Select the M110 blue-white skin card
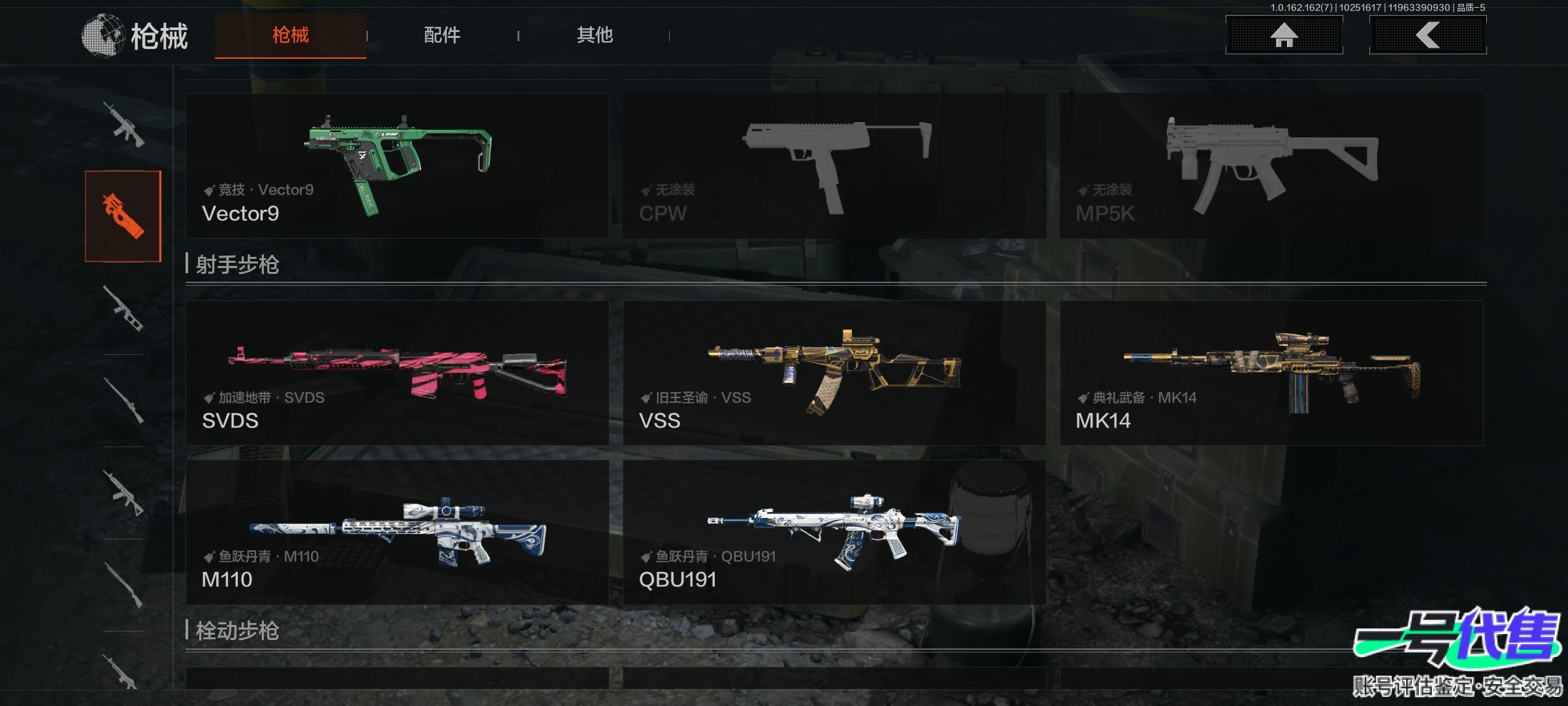Image resolution: width=1568 pixels, height=706 pixels. [x=397, y=532]
